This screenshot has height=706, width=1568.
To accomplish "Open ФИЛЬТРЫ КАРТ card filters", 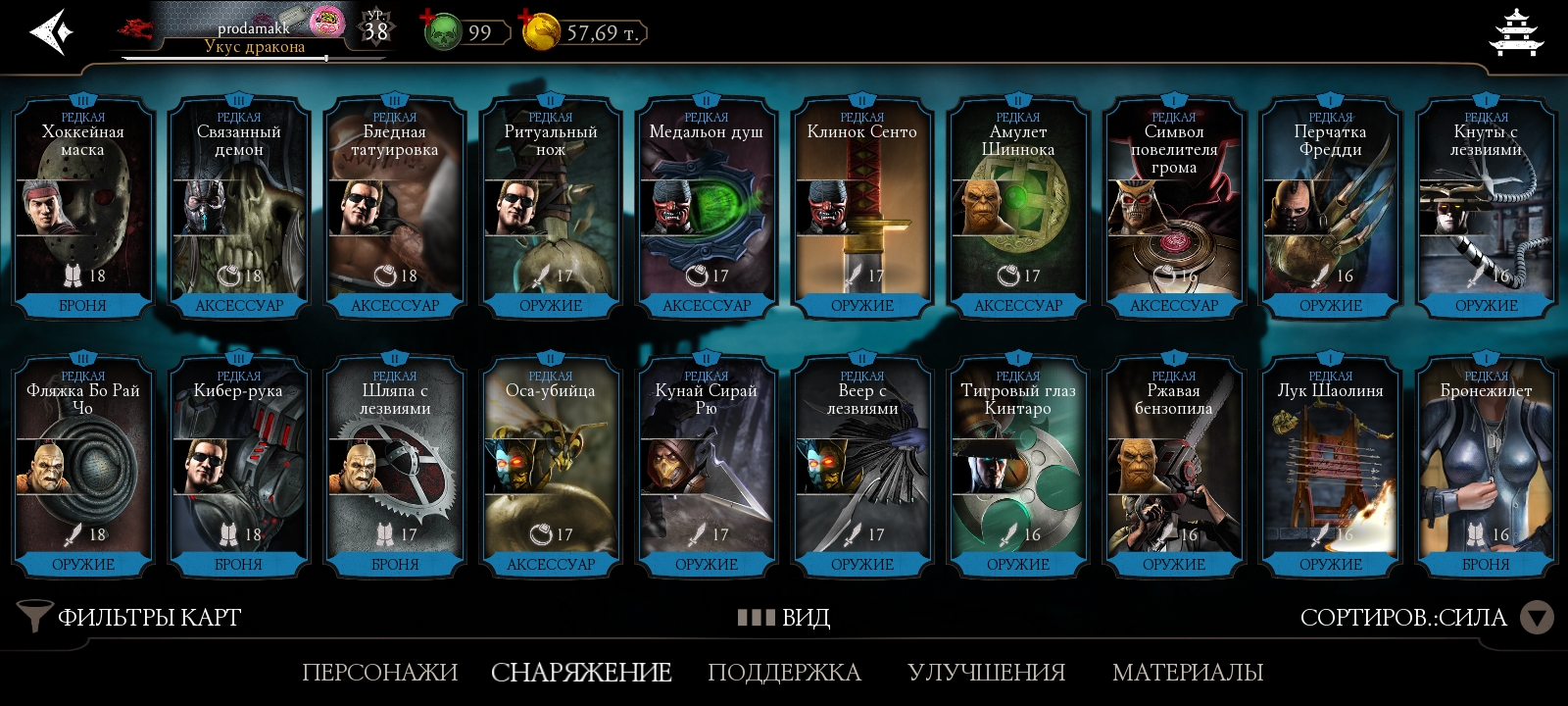I will point(130,617).
